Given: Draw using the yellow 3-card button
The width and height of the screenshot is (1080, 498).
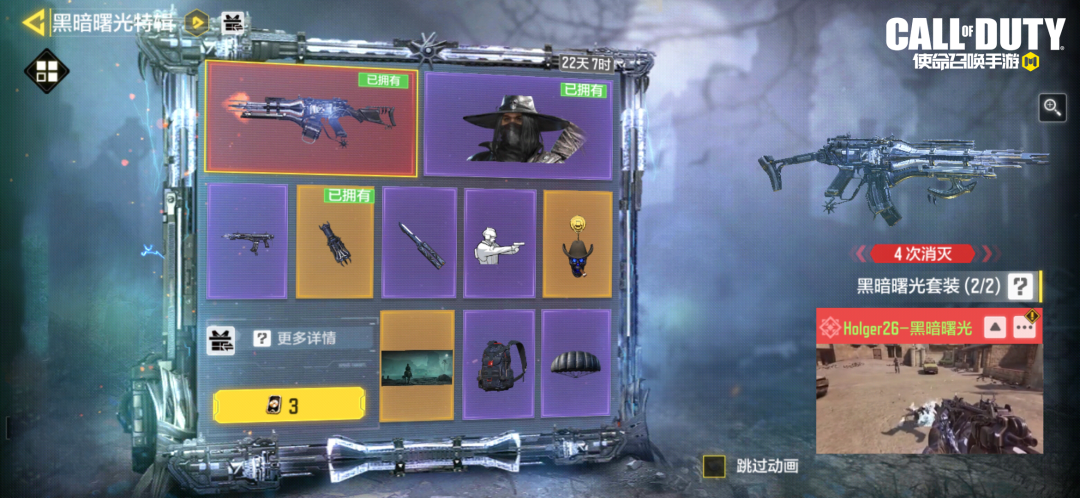Looking at the screenshot, I should 289,405.
